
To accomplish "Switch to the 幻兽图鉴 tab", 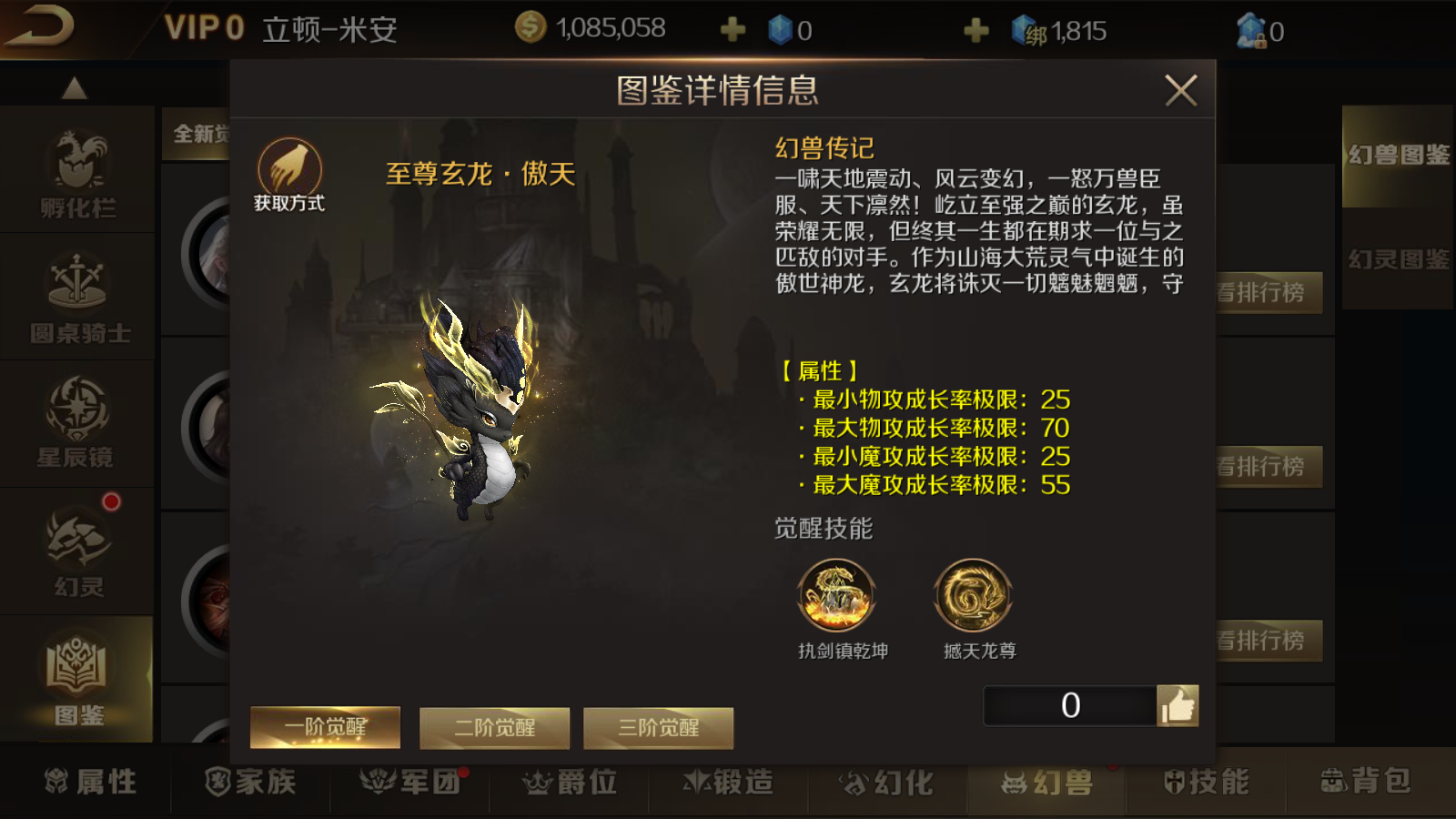I will coord(1398,156).
